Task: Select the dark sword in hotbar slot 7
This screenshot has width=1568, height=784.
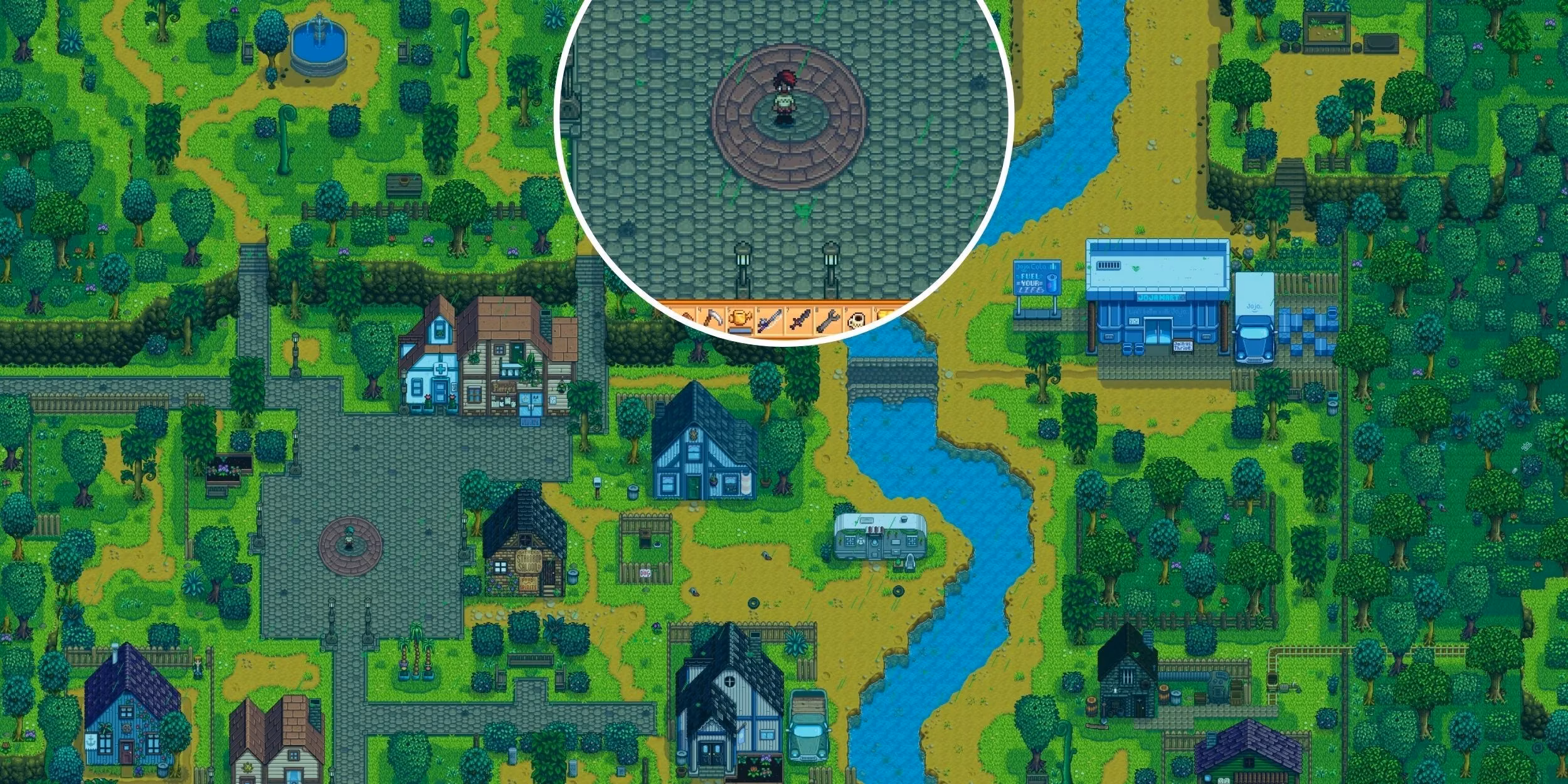Action: (799, 321)
